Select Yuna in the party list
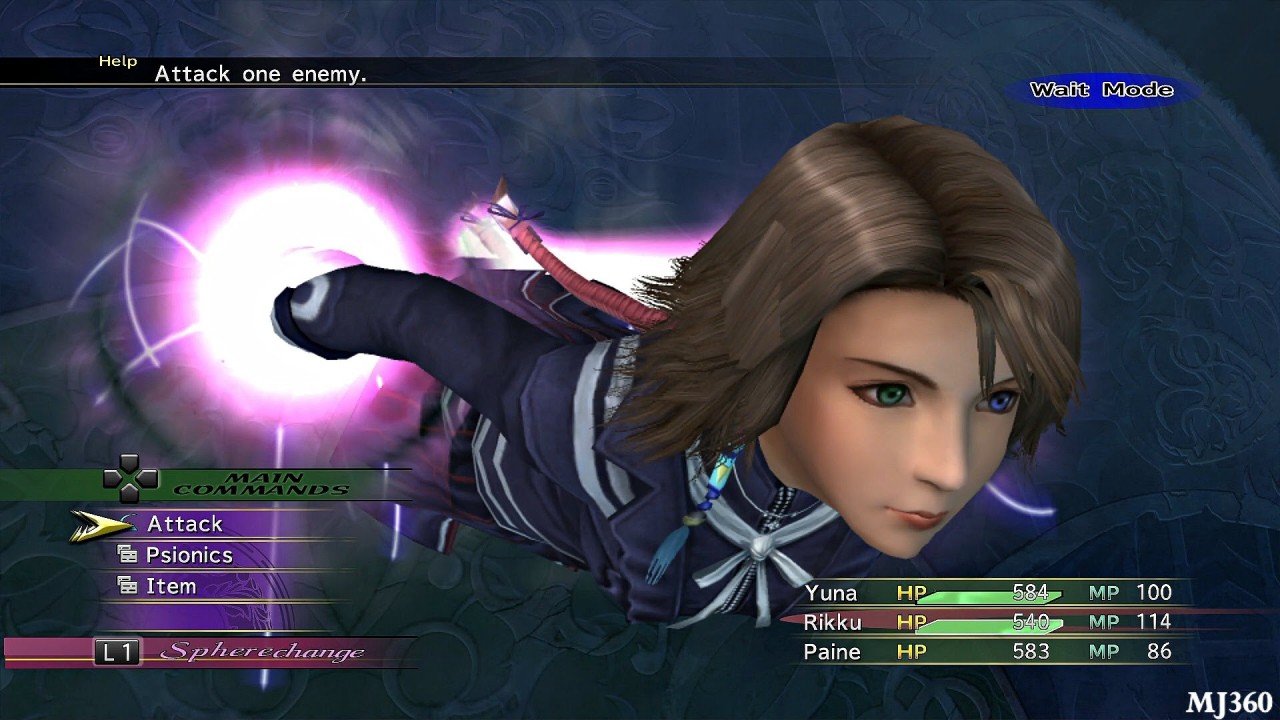This screenshot has width=1280, height=720. coord(831,593)
